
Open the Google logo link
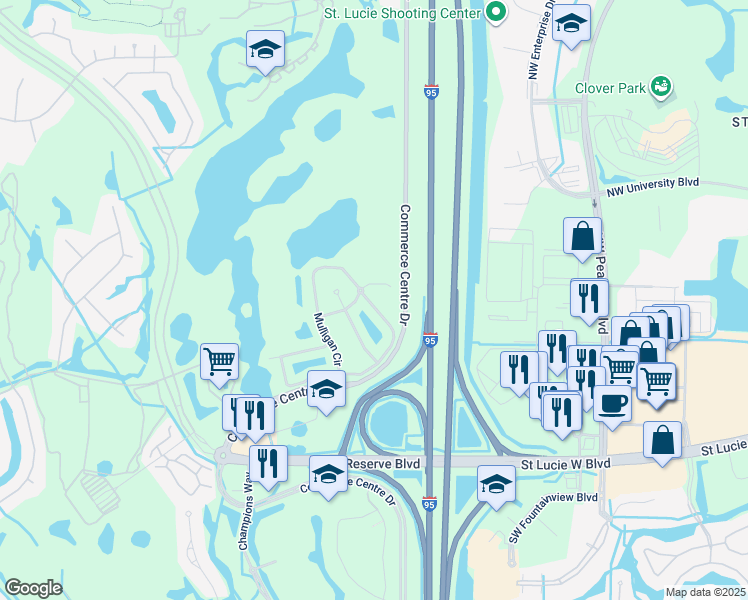(x=33, y=588)
